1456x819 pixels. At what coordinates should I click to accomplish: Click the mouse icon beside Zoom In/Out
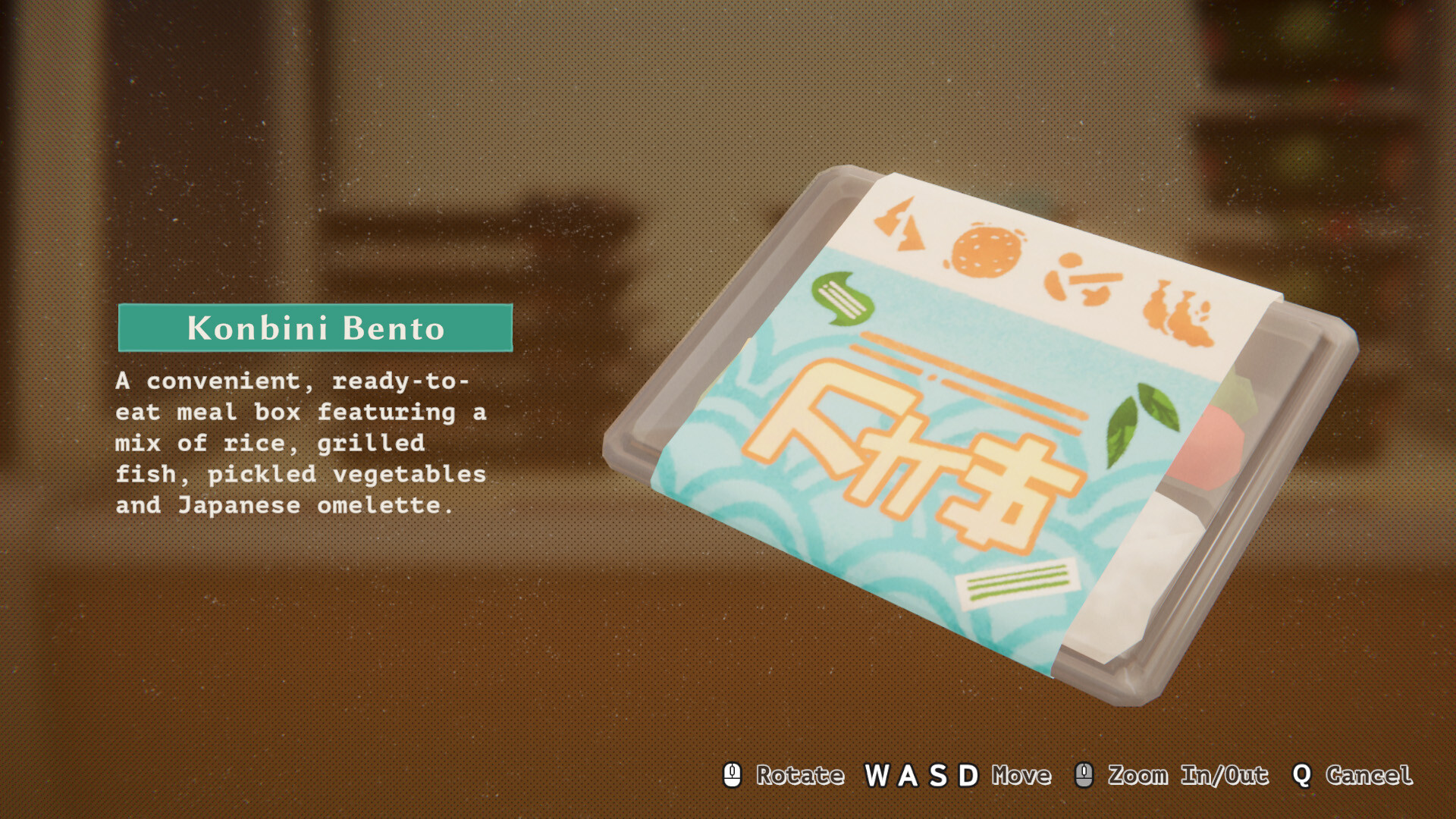pyautogui.click(x=1084, y=775)
